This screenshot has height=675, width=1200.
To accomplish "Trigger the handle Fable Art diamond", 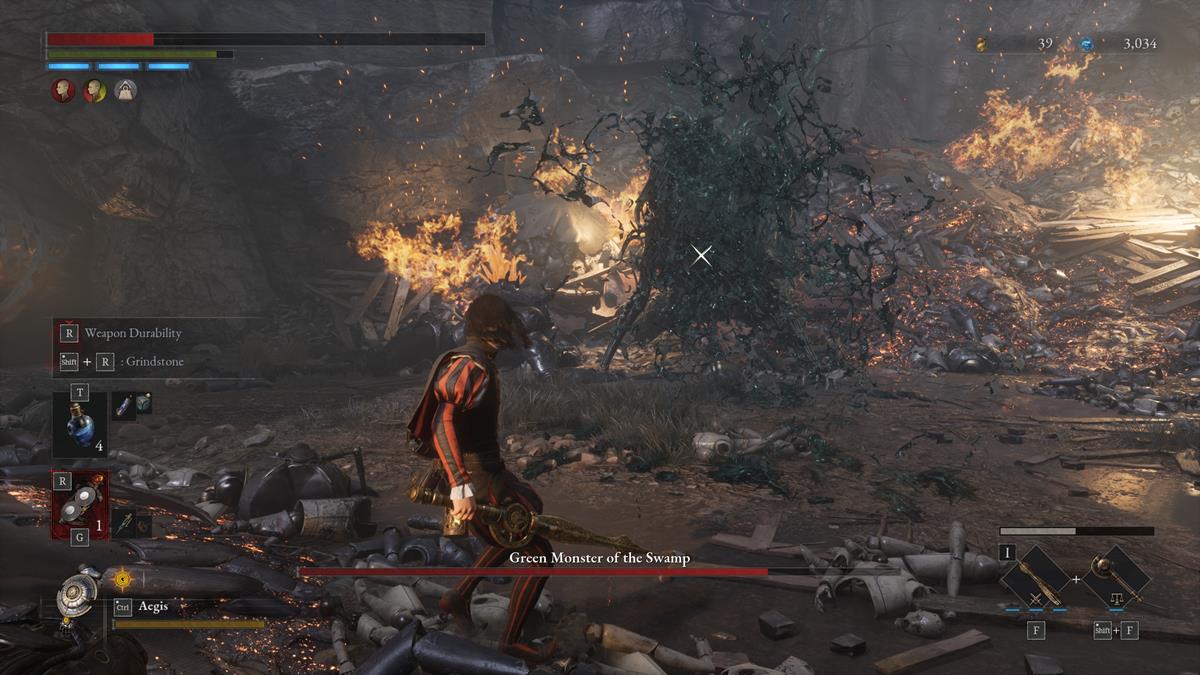I will [1116, 578].
